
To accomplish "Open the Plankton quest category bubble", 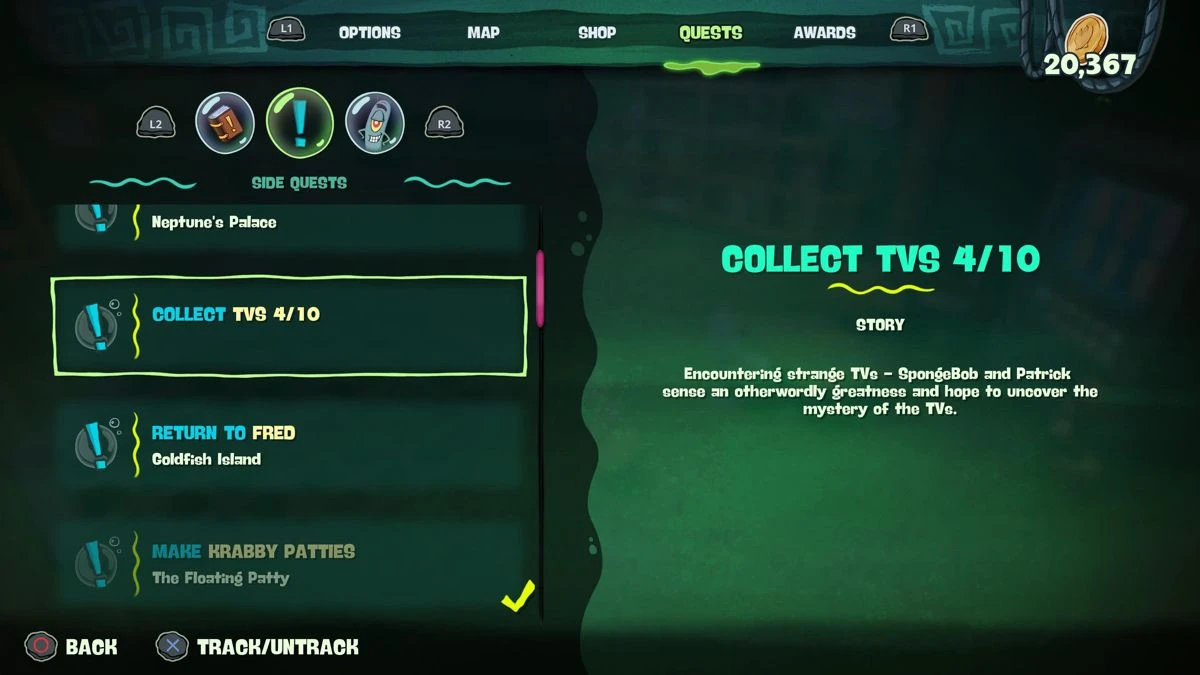I will [374, 123].
